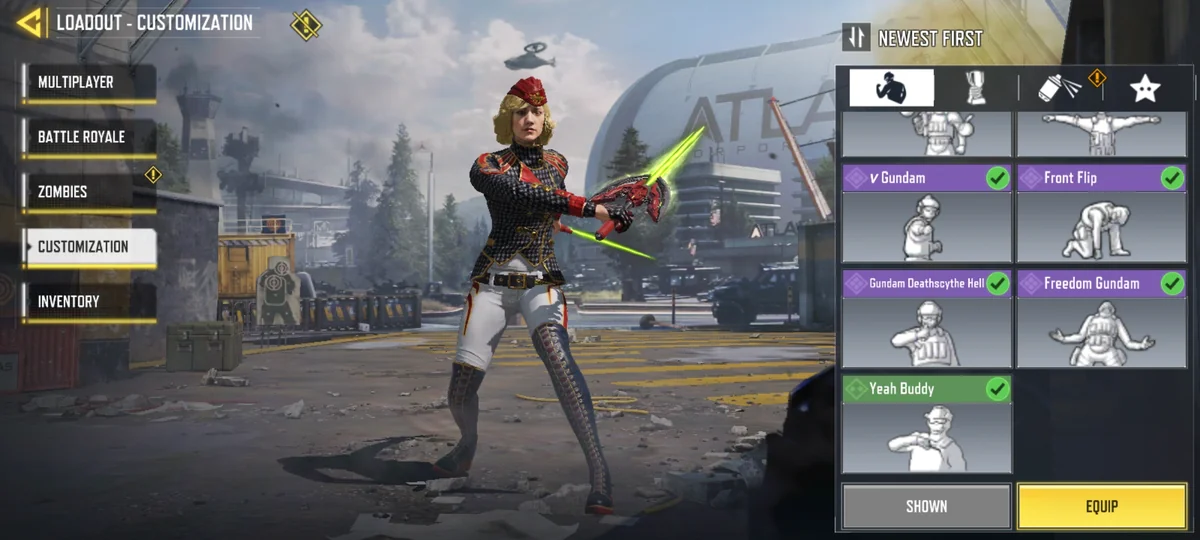Select the Freedom Gundam emote
This screenshot has width=1200, height=540.
pyautogui.click(x=1101, y=318)
